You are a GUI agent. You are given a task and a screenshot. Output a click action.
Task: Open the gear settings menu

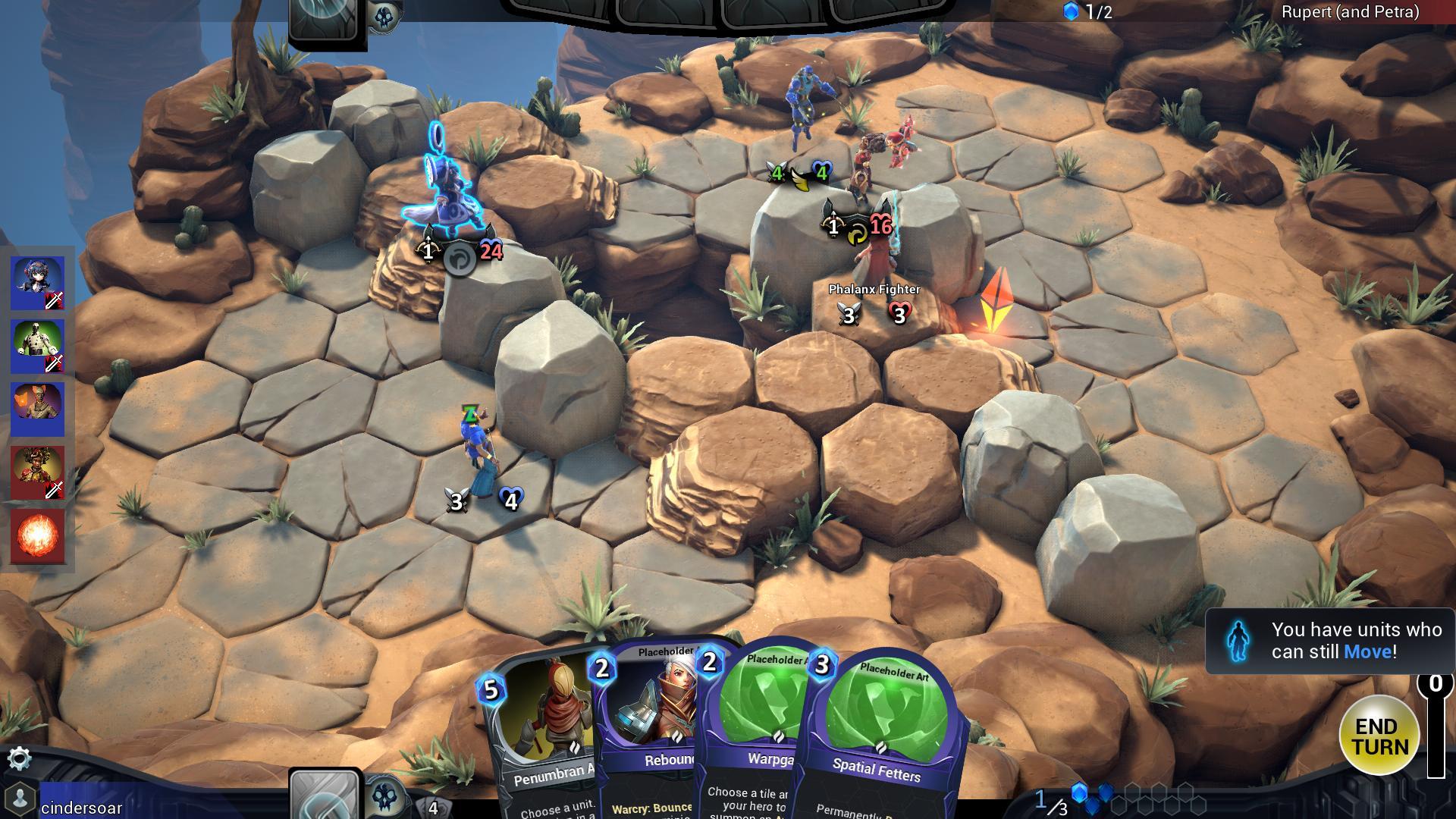[x=19, y=758]
